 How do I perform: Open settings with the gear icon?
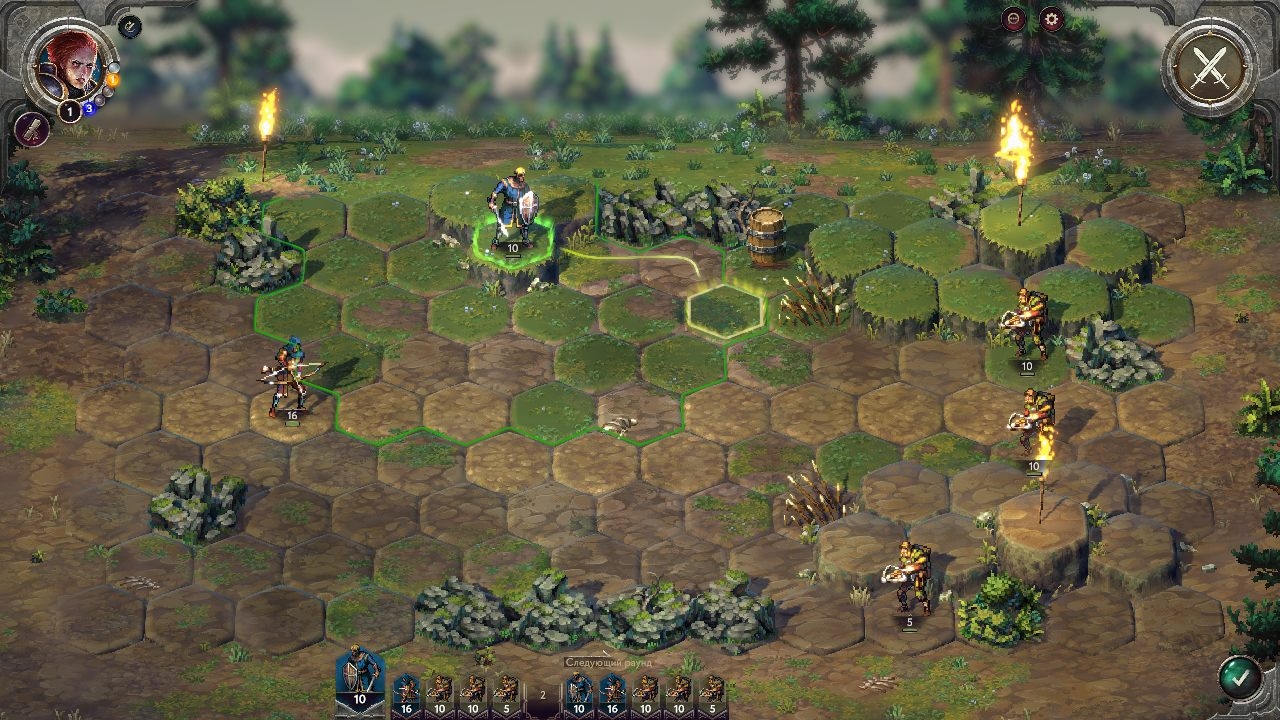pos(1051,19)
